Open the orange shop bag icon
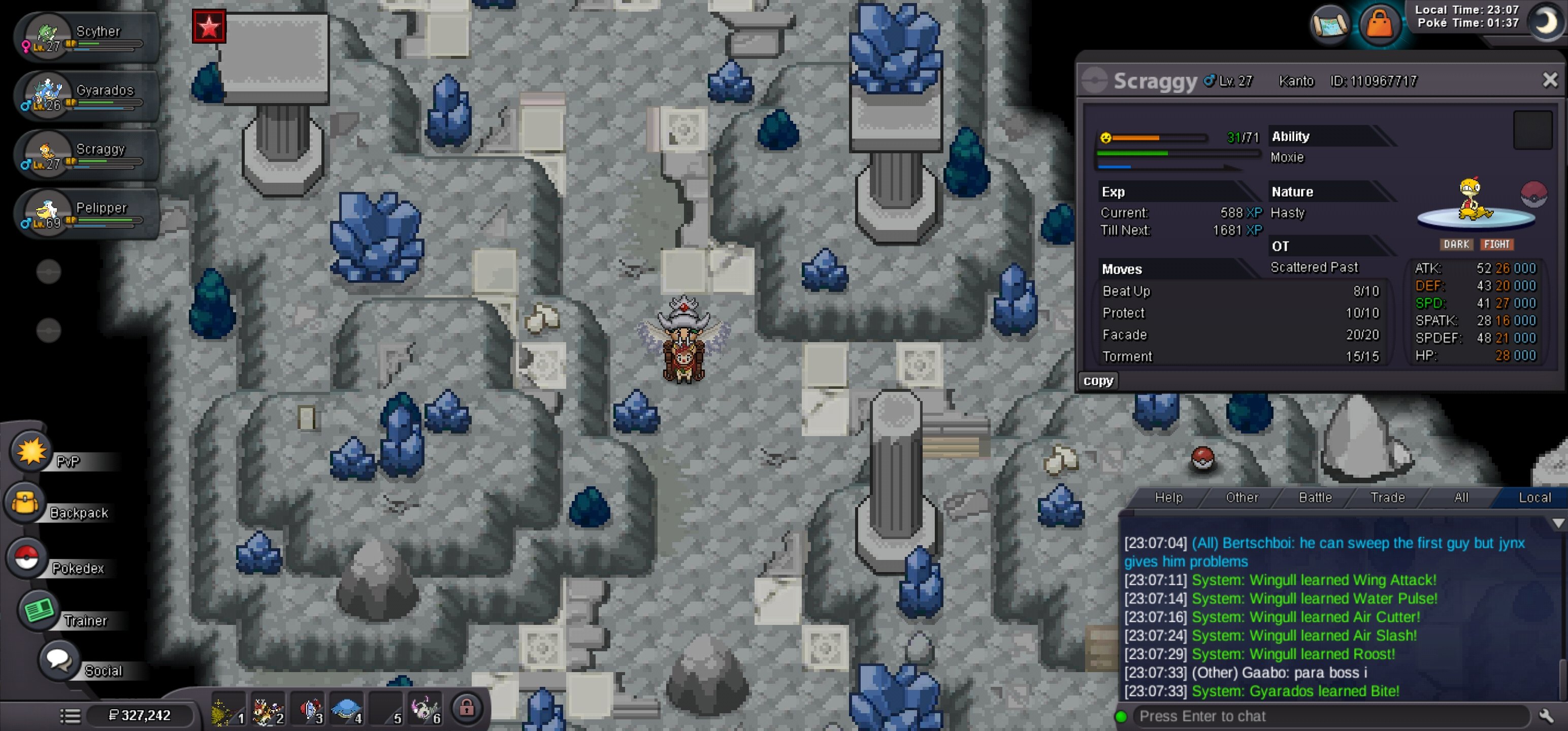This screenshot has width=1568, height=731. [1379, 24]
